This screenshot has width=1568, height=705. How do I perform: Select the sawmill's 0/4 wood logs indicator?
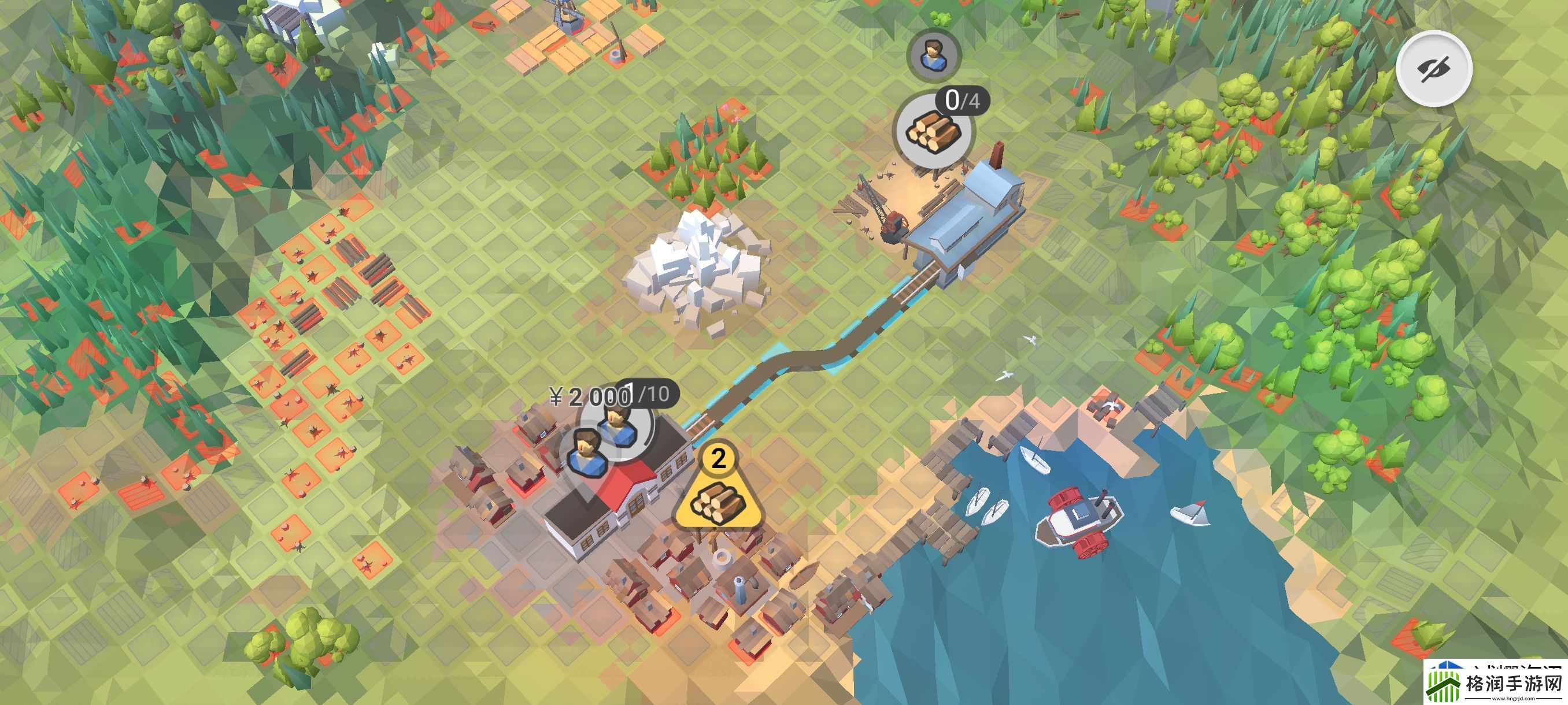(x=933, y=129)
